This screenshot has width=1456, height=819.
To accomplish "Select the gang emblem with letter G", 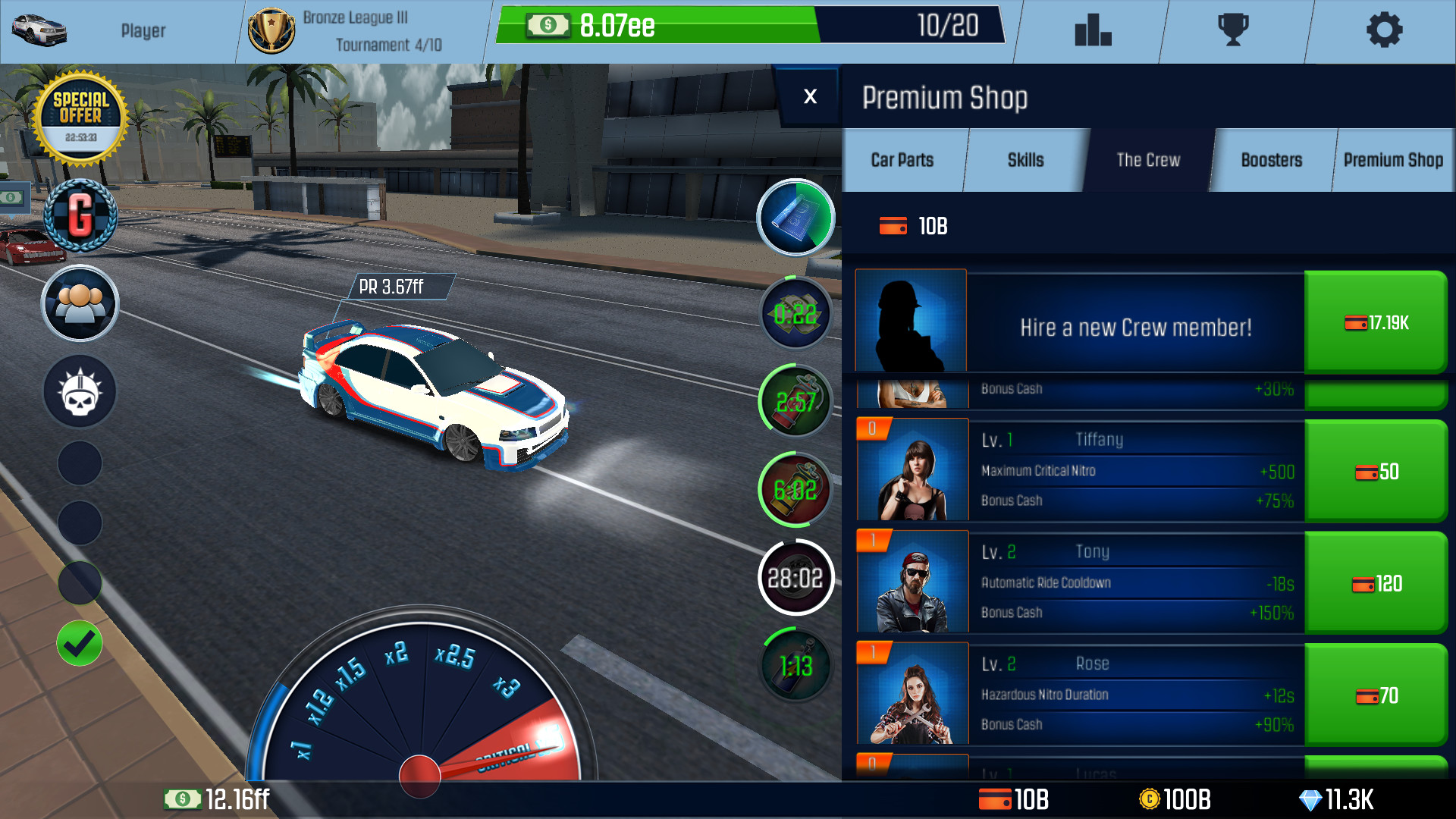I will coord(79,215).
